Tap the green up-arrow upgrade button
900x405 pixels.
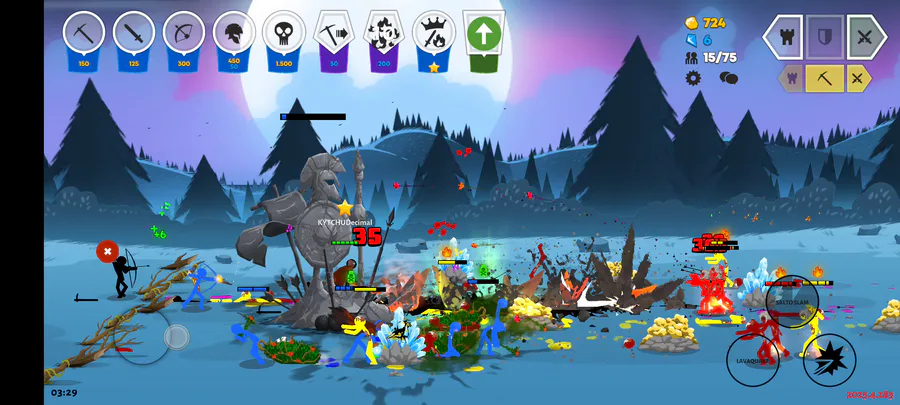coord(484,35)
